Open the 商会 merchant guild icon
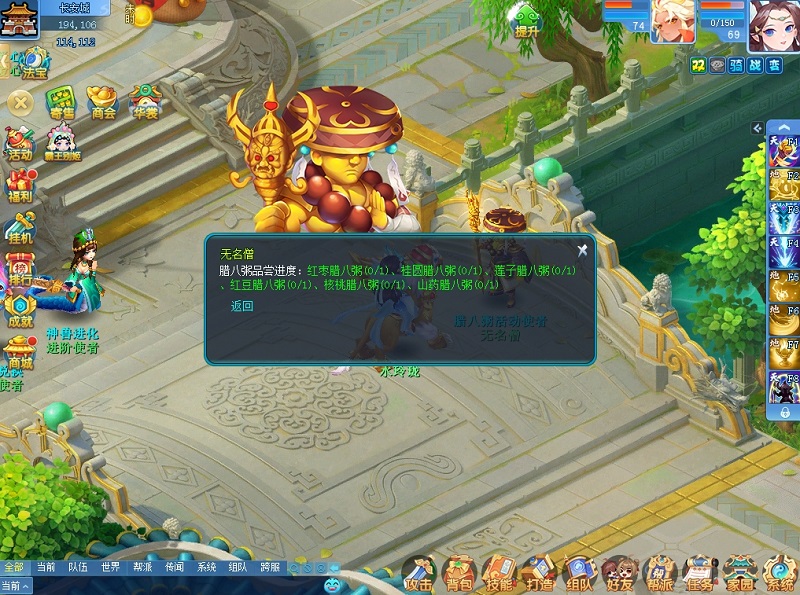This screenshot has width=800, height=595. click(103, 102)
